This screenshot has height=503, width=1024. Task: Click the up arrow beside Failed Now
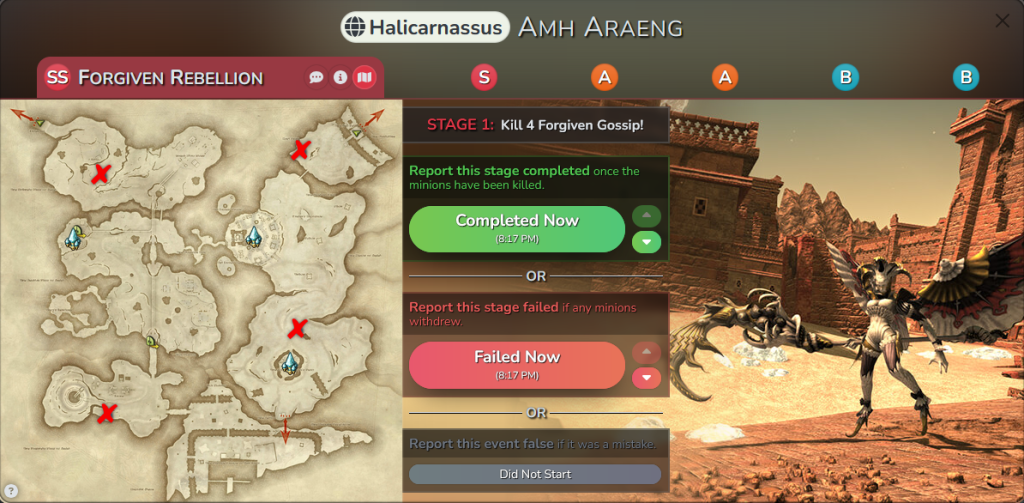[x=646, y=352]
